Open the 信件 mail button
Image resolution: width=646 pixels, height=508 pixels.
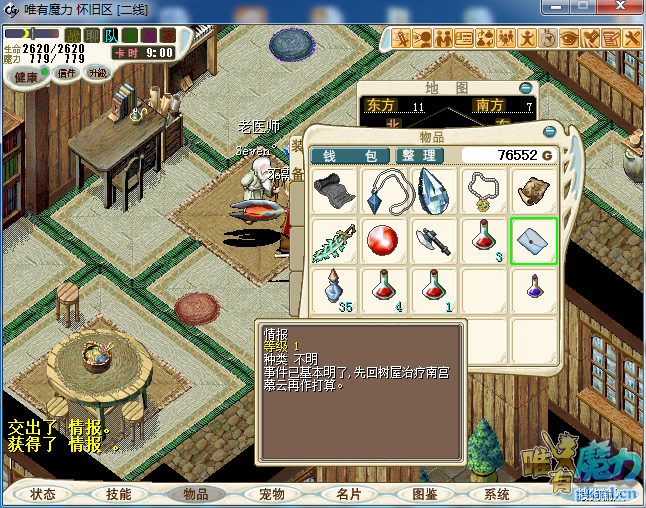(x=67, y=73)
